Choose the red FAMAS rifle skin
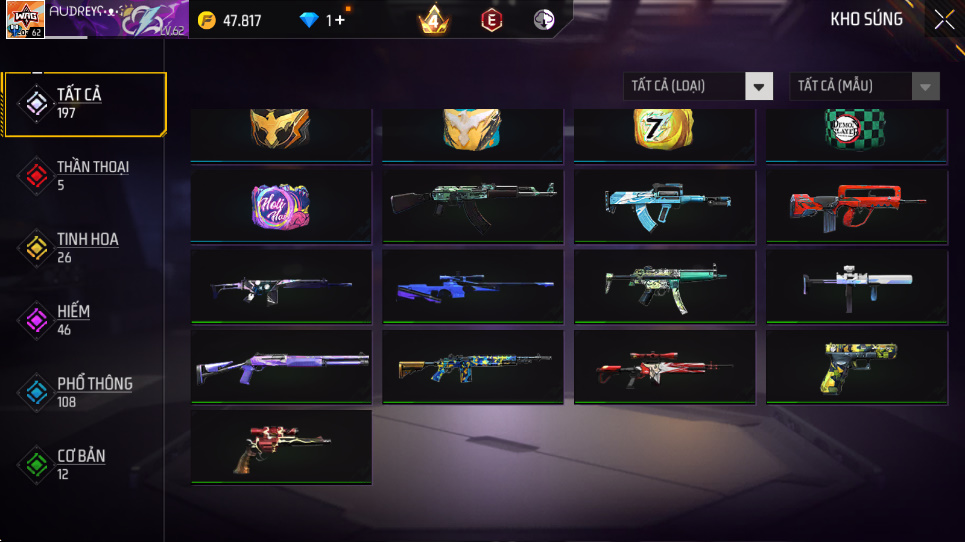 [x=856, y=206]
